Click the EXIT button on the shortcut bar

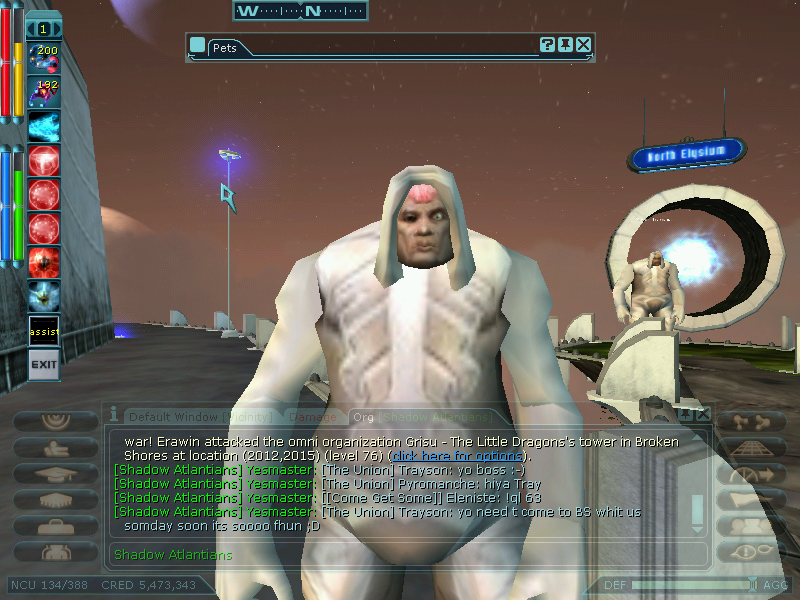pos(43,364)
